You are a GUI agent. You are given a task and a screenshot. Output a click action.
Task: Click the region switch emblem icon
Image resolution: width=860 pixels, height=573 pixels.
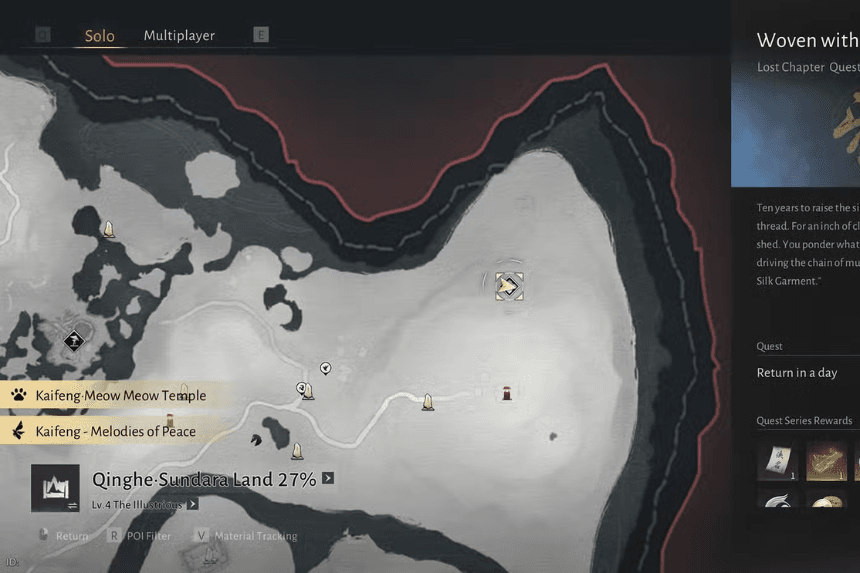[x=56, y=489]
